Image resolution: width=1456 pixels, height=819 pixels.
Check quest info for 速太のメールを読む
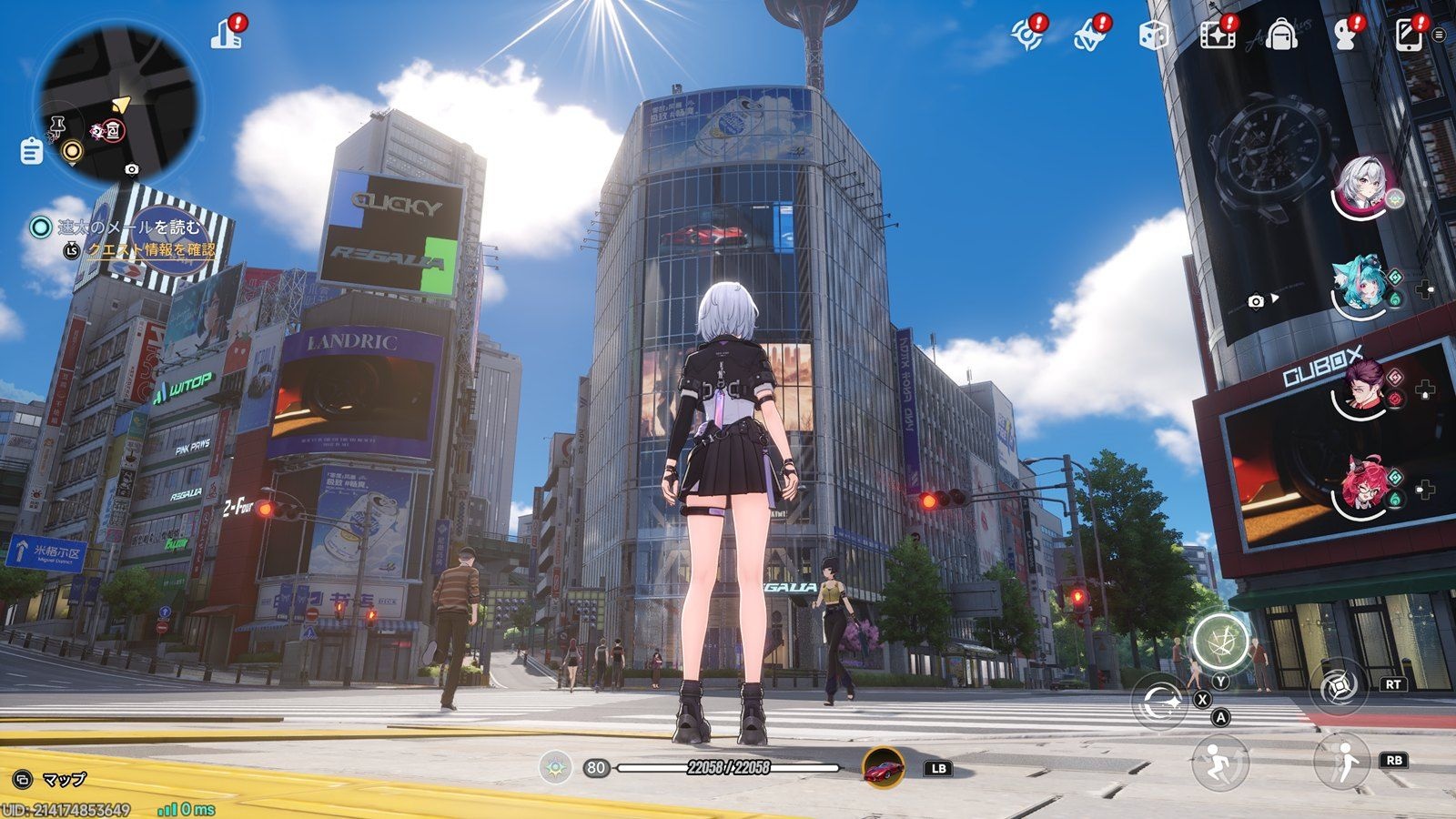click(x=150, y=249)
